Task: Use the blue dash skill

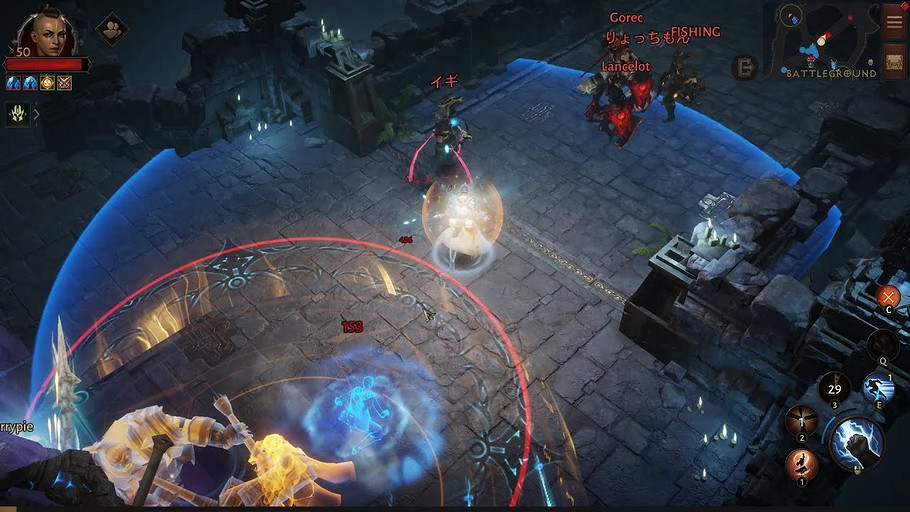Action: point(877,389)
